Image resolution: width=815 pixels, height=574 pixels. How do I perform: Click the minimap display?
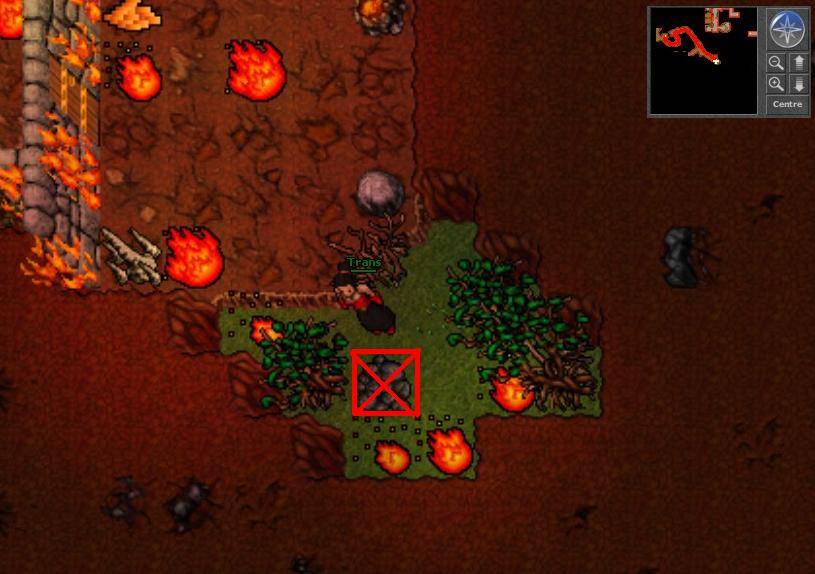coord(703,60)
